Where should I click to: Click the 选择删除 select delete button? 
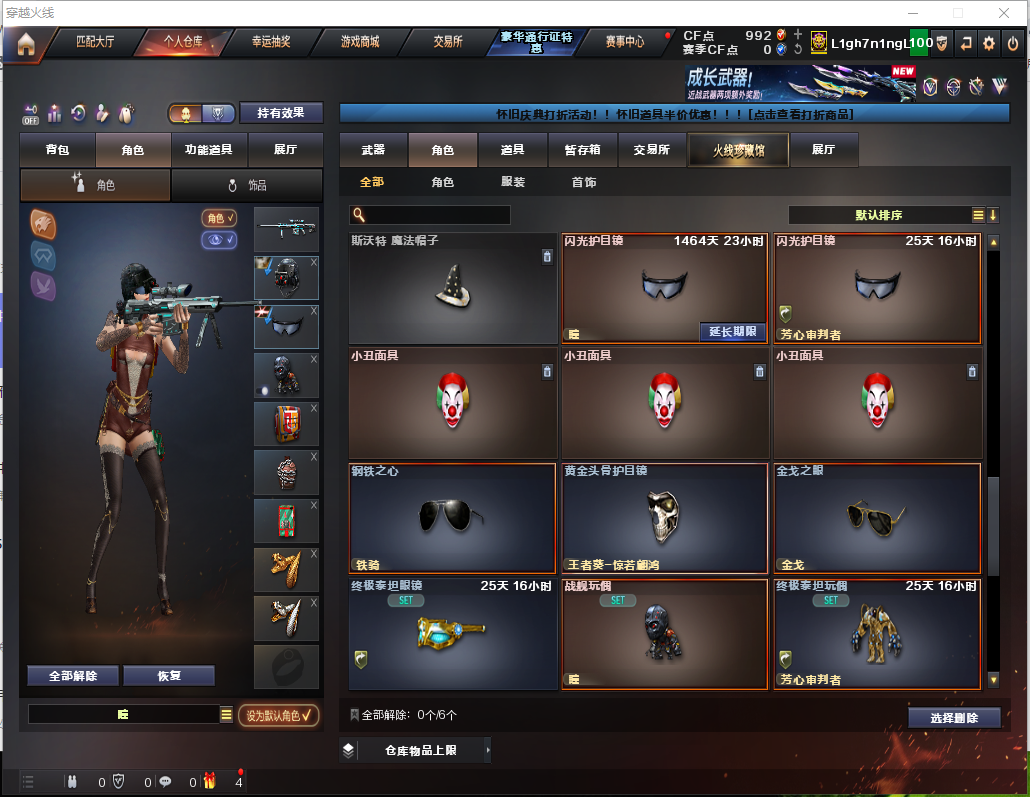point(954,717)
